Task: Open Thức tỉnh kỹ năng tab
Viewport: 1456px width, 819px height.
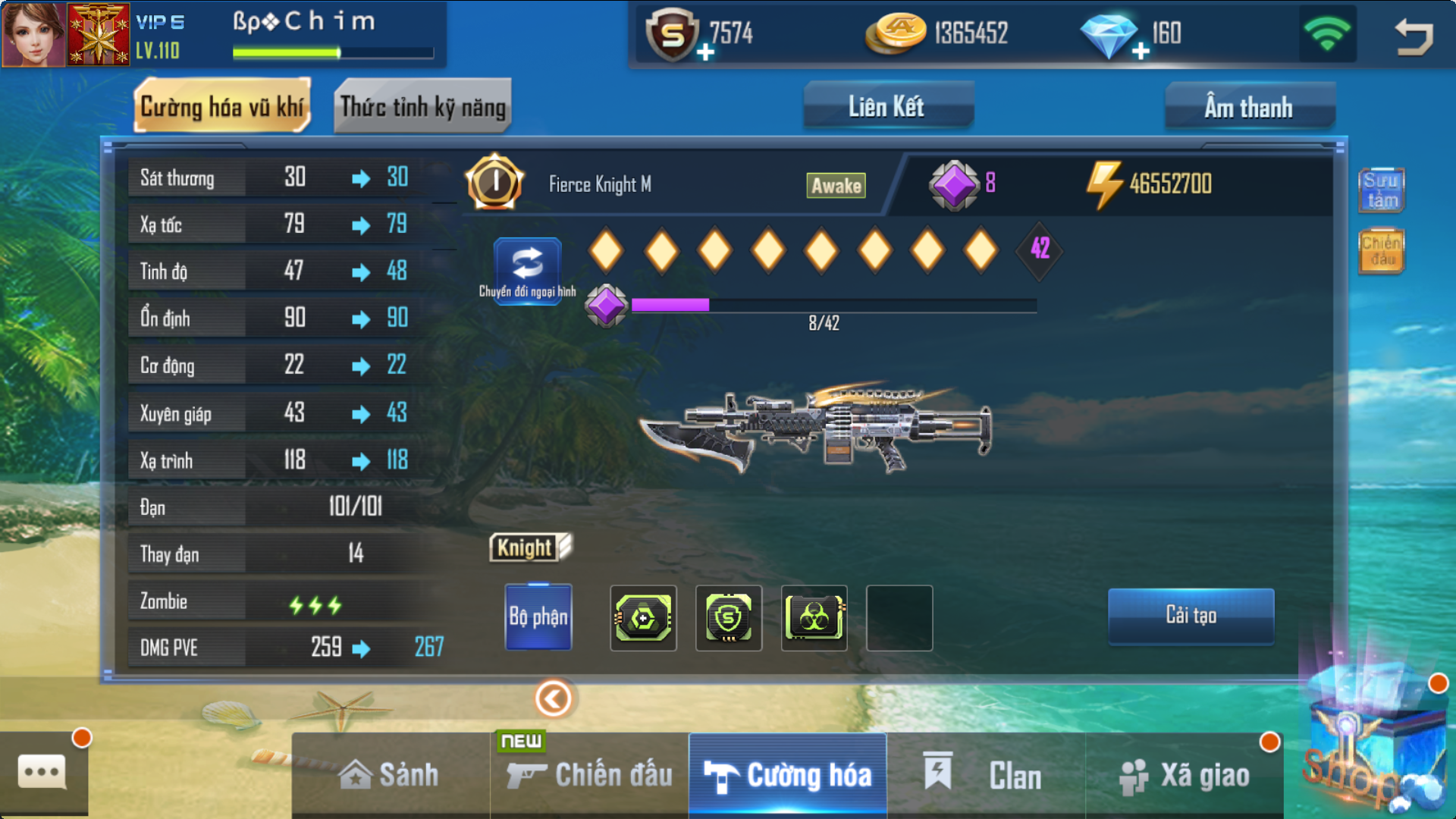Action: pyautogui.click(x=422, y=107)
